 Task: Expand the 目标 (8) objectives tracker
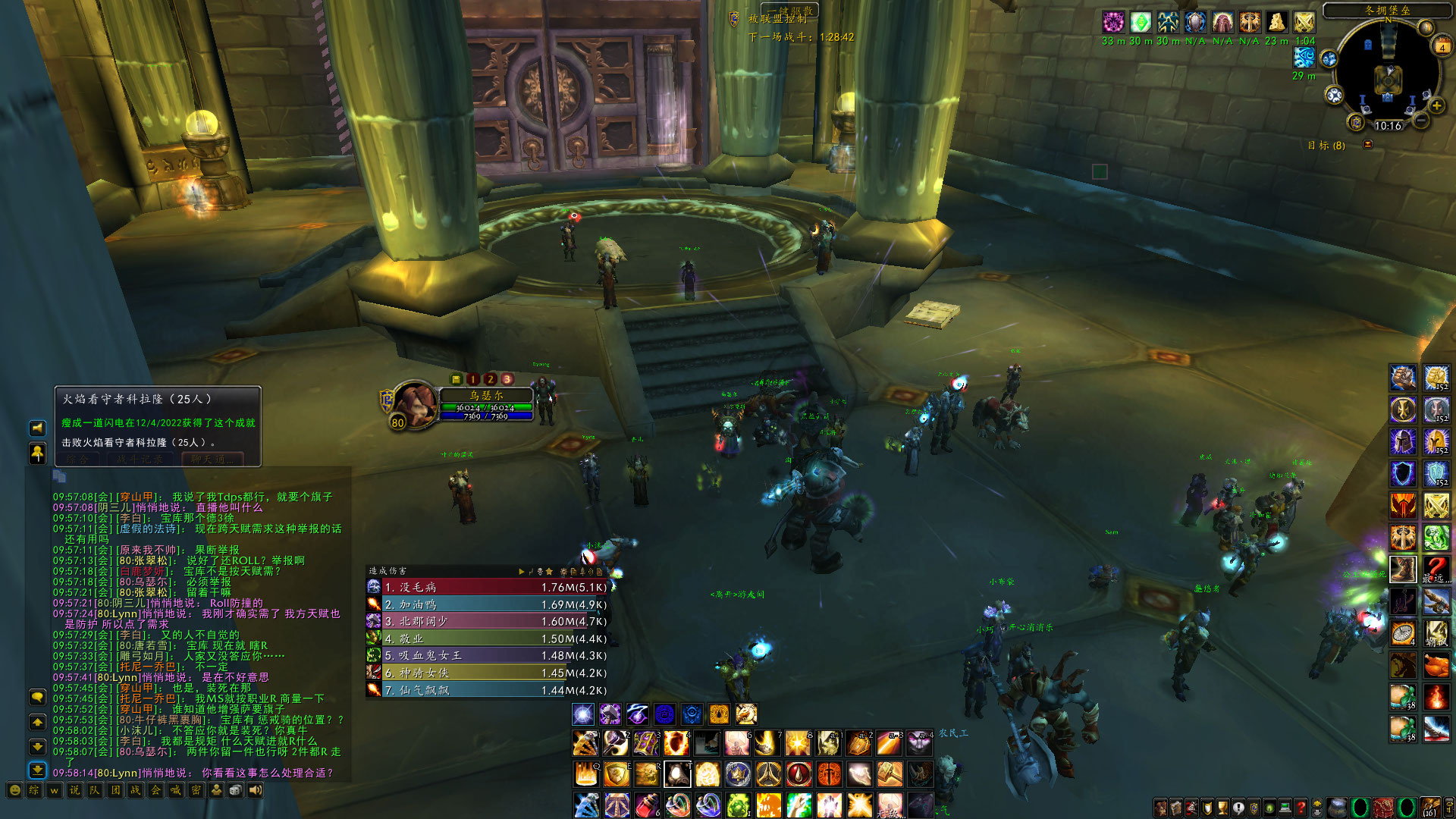coord(1367,144)
